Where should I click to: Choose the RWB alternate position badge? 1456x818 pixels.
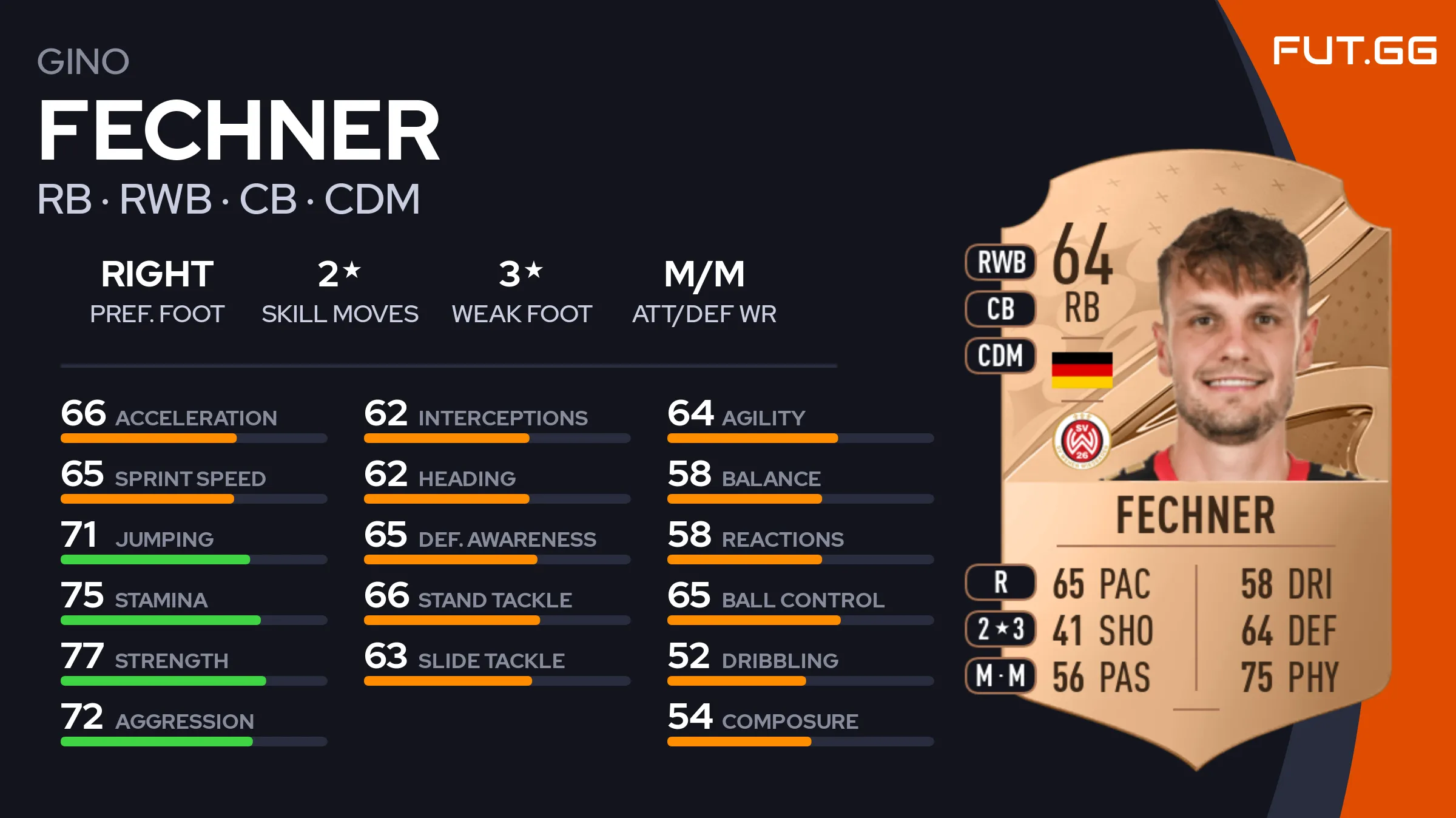tap(1001, 263)
